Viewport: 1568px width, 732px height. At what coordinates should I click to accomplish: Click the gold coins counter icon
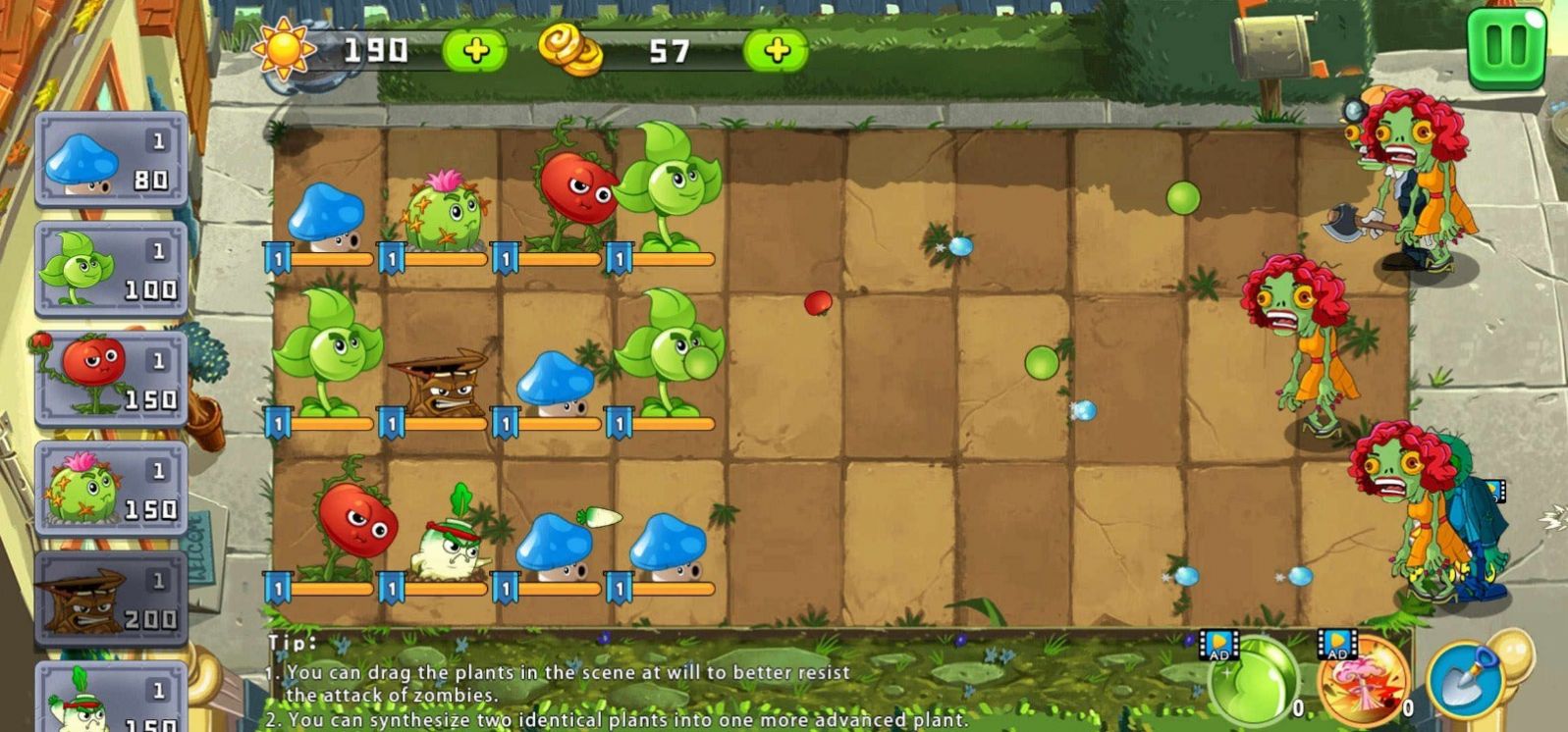coord(572,51)
